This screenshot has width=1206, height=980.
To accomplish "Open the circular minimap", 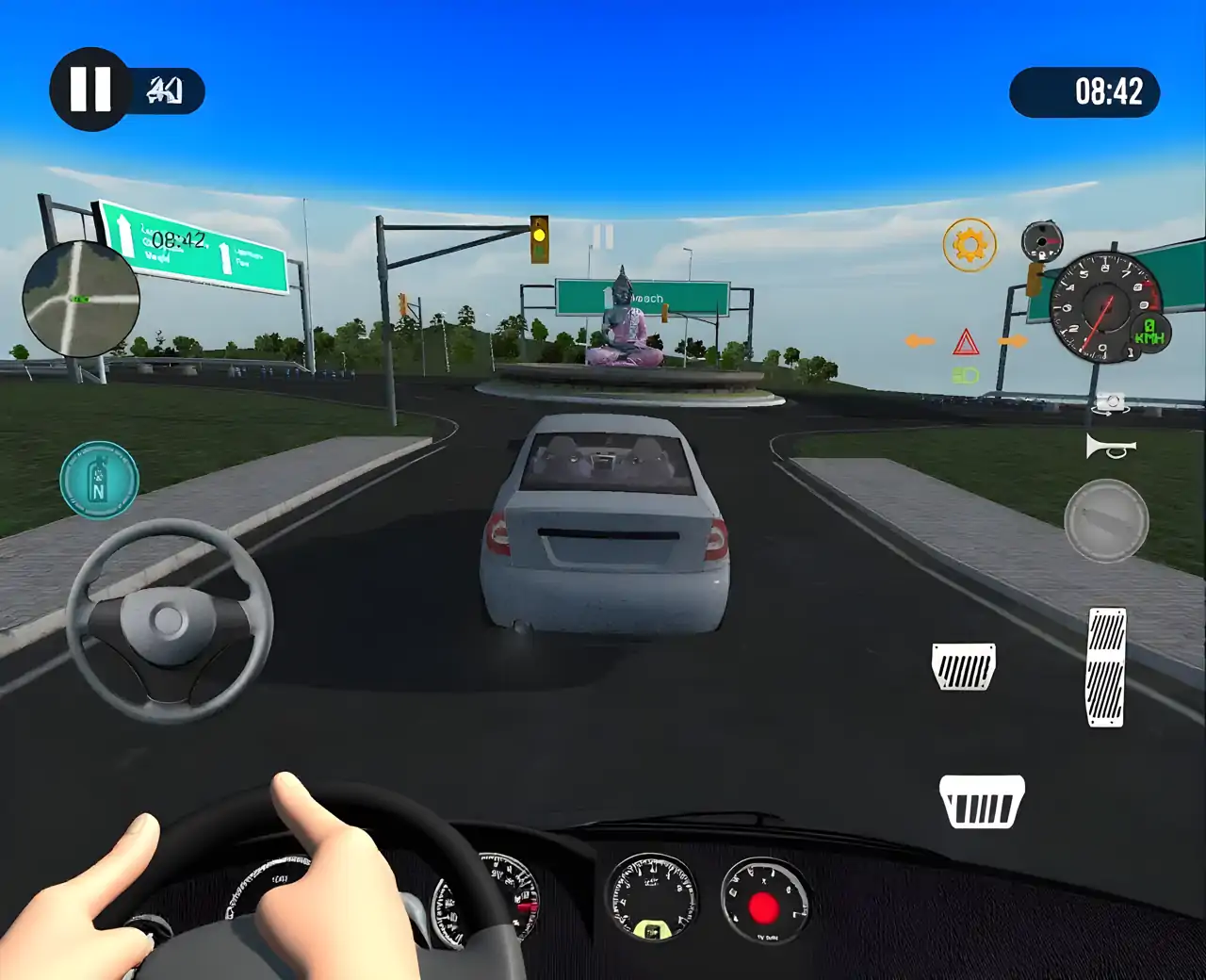I will pyautogui.click(x=81, y=299).
